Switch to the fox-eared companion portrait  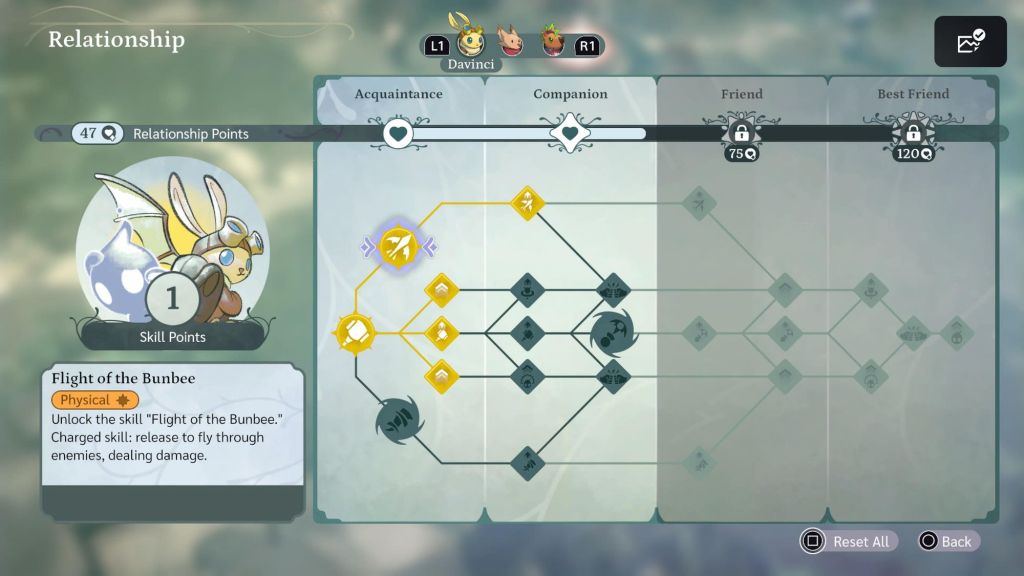point(511,44)
